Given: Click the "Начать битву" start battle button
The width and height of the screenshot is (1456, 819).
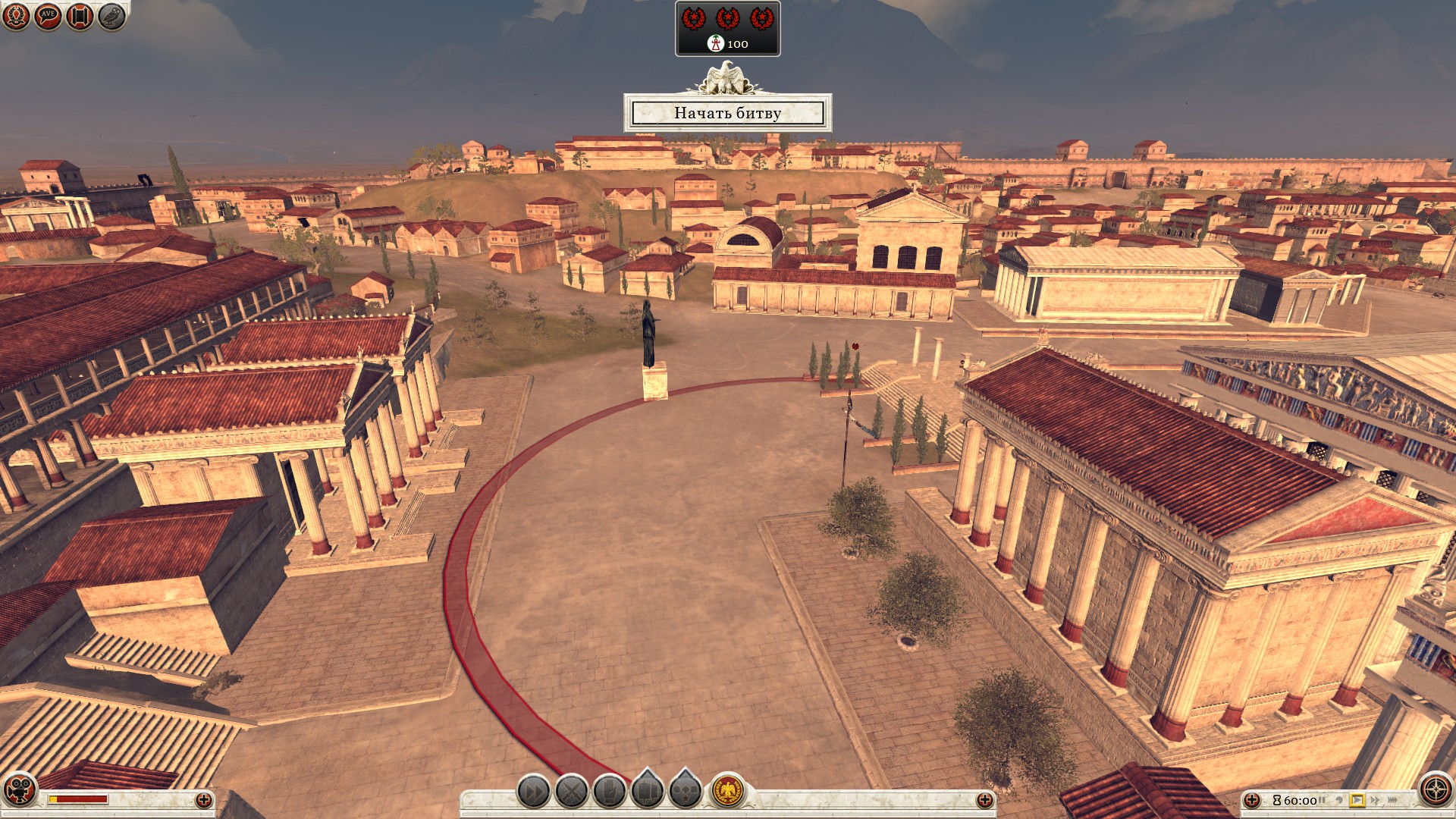Looking at the screenshot, I should click(x=727, y=113).
